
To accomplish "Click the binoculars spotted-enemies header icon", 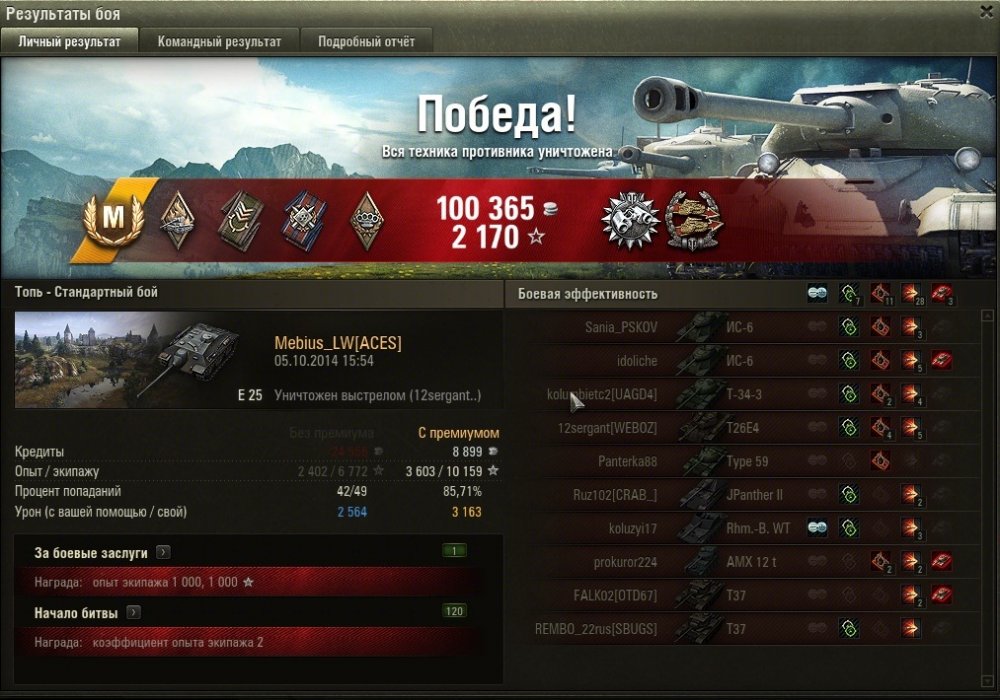I will [817, 294].
